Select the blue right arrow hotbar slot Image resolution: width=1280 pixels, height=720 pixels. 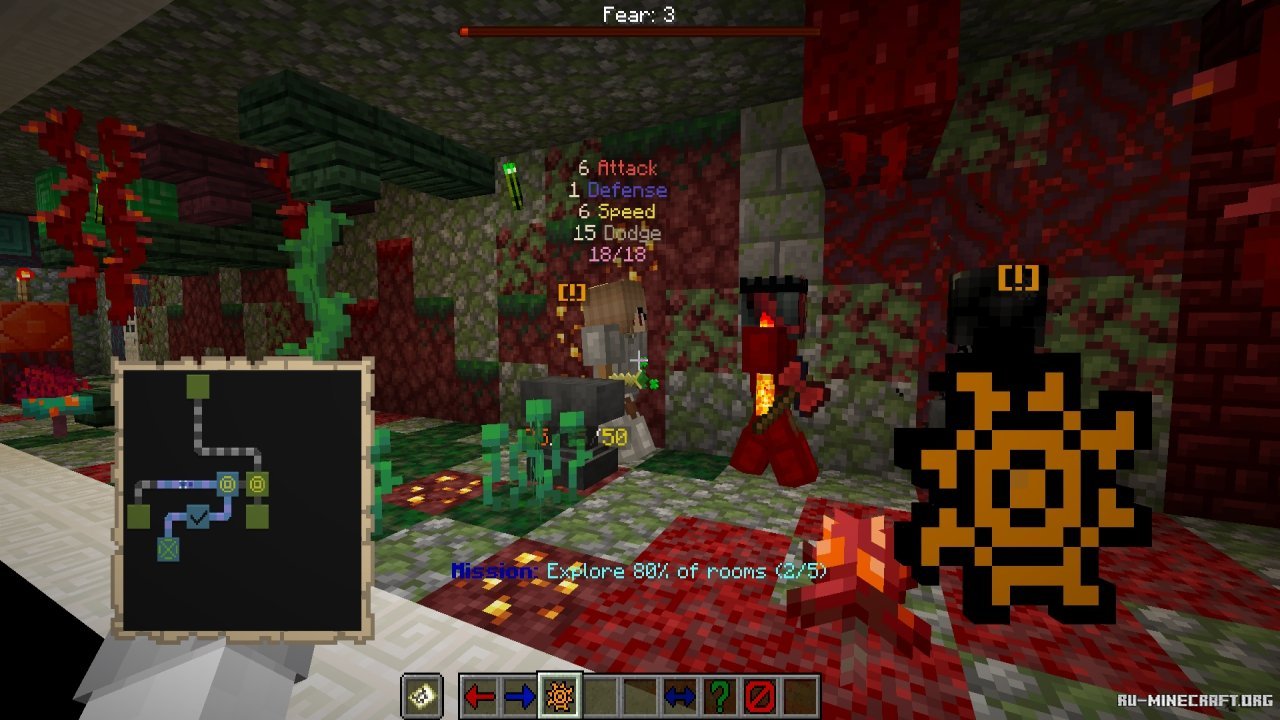[x=520, y=696]
